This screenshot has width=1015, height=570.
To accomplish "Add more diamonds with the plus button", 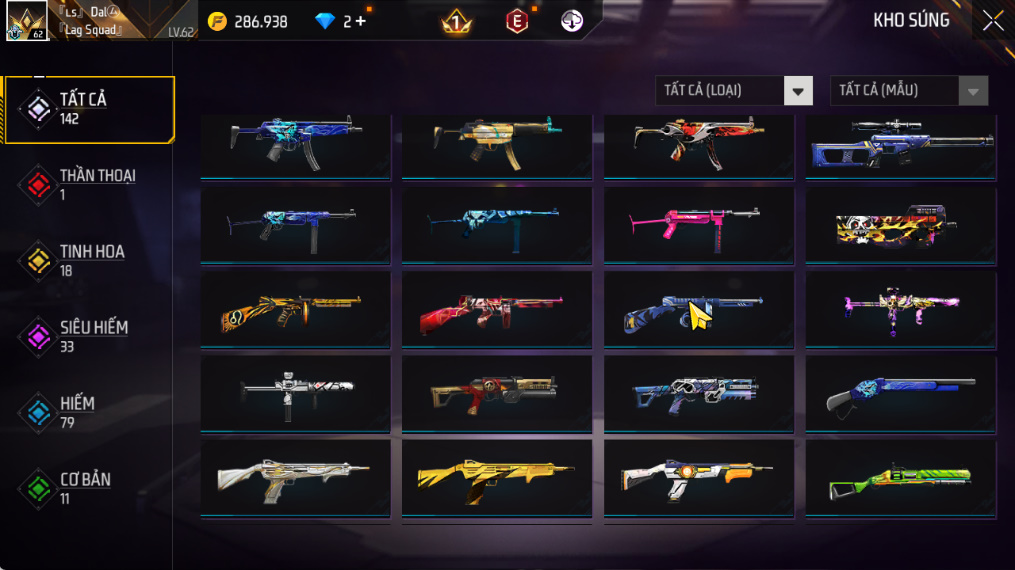I will click(360, 21).
